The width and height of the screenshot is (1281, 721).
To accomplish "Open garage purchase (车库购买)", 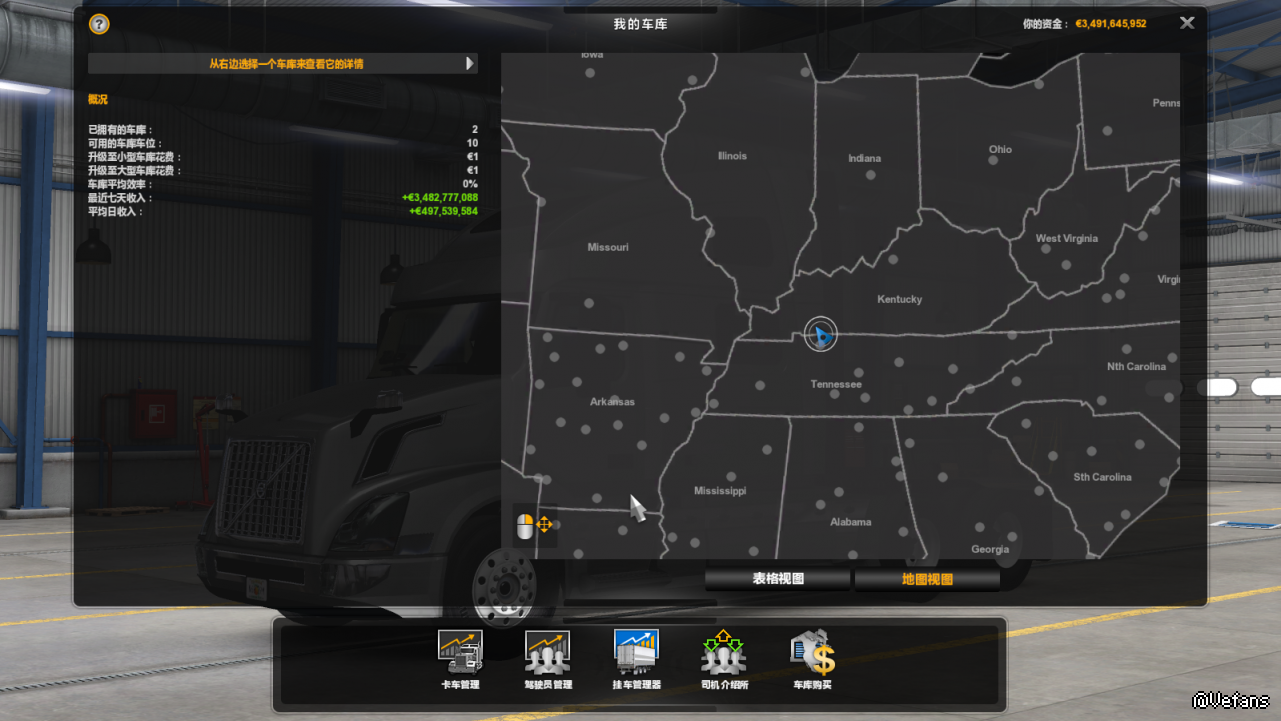I will point(812,658).
